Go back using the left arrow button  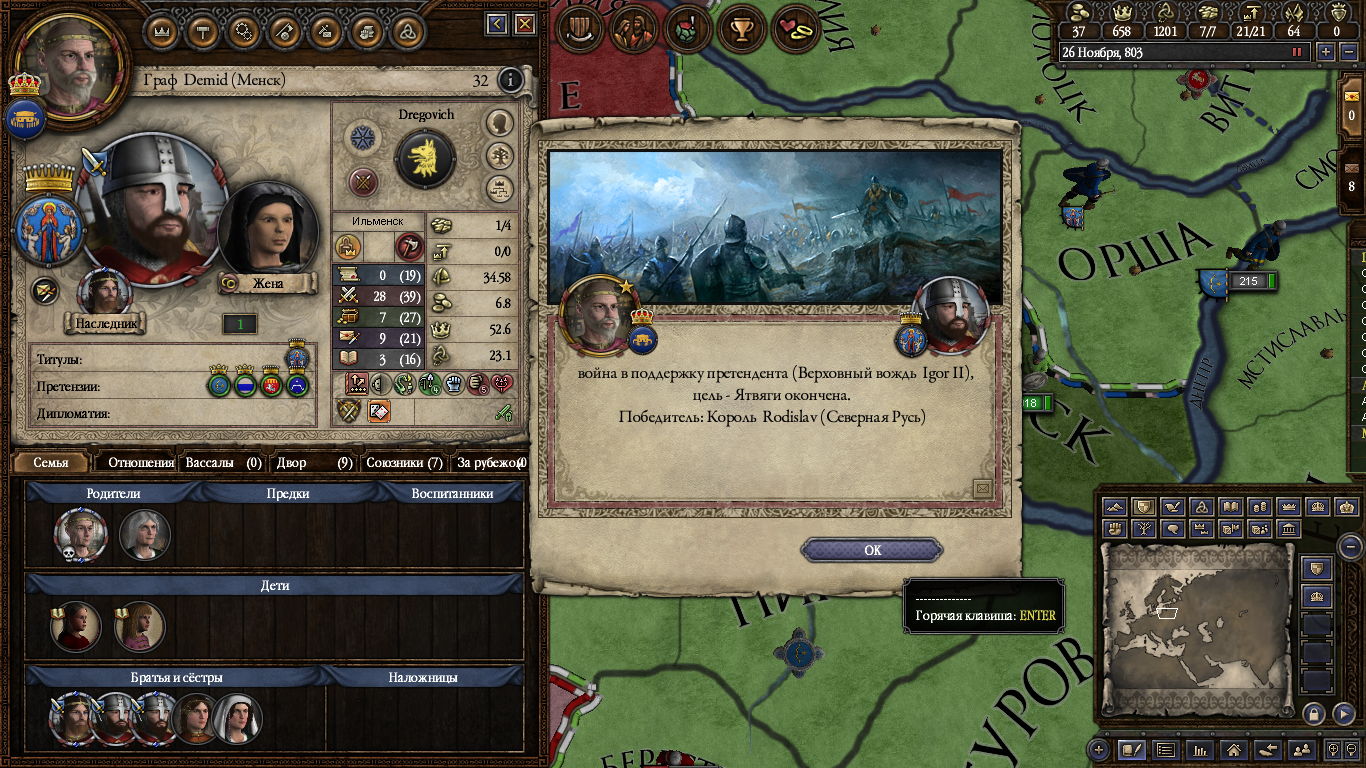point(497,24)
